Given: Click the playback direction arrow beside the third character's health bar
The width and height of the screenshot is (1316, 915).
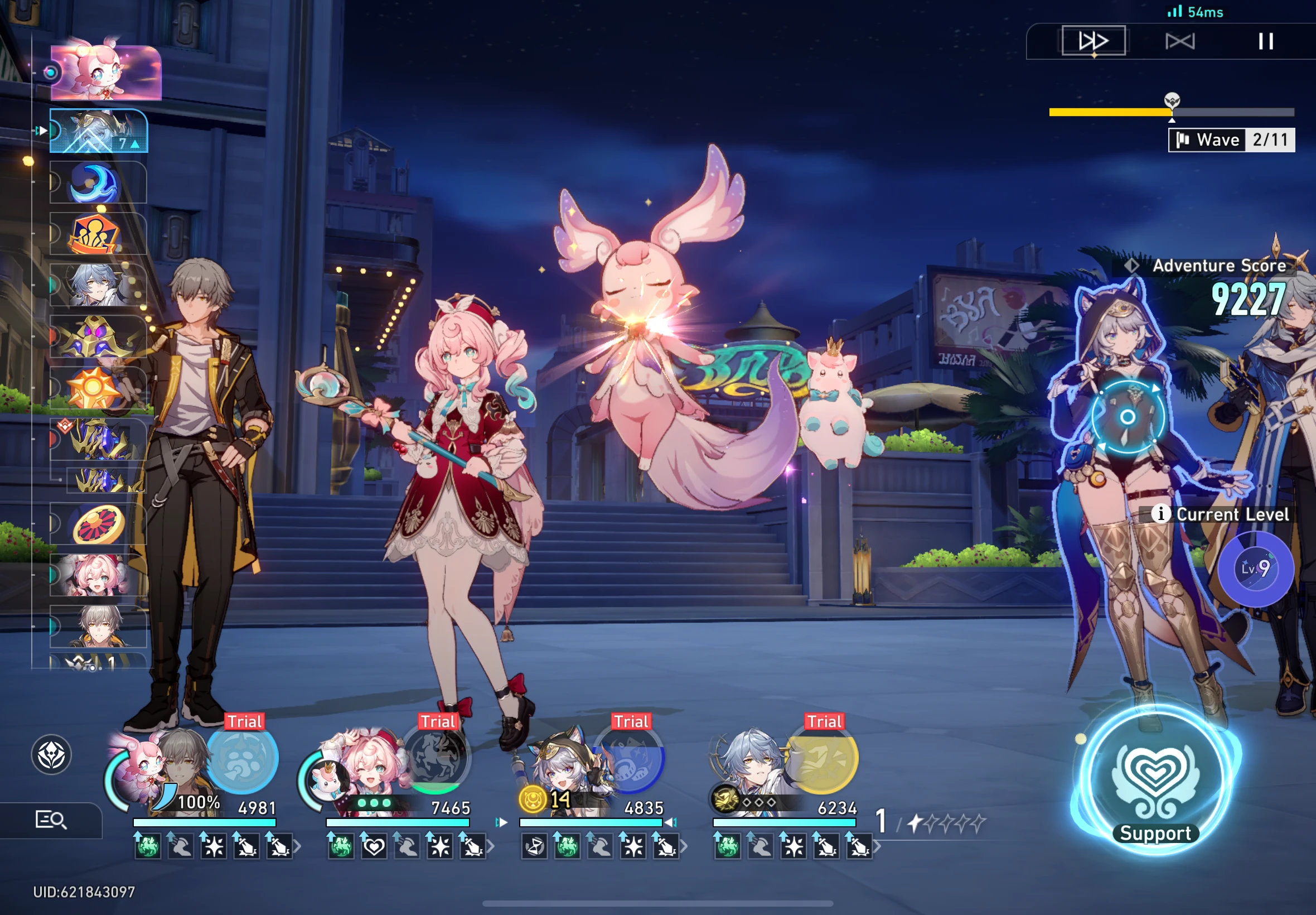Looking at the screenshot, I should pos(502,822).
